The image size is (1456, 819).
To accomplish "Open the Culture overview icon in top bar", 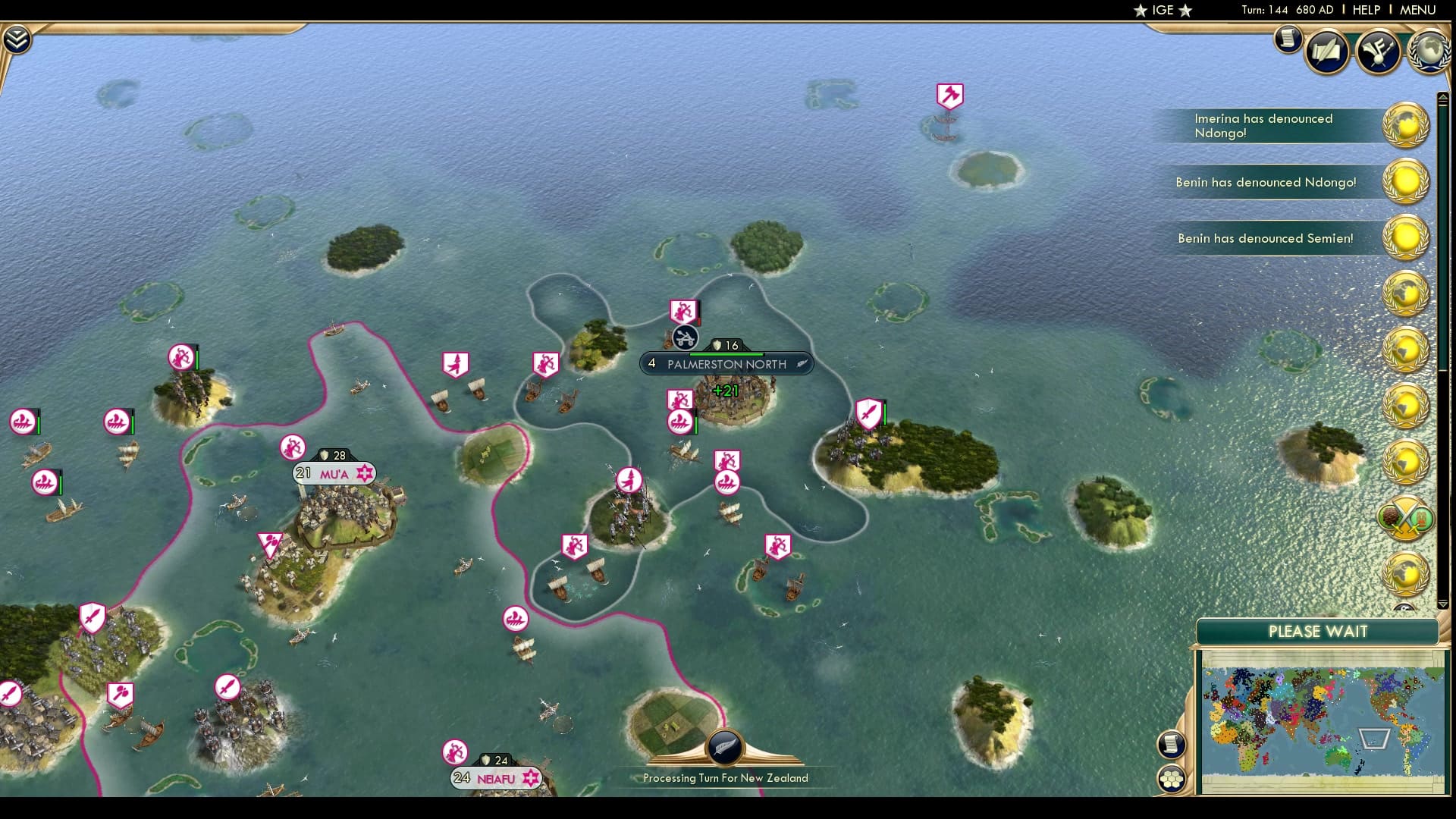I will coord(1380,50).
